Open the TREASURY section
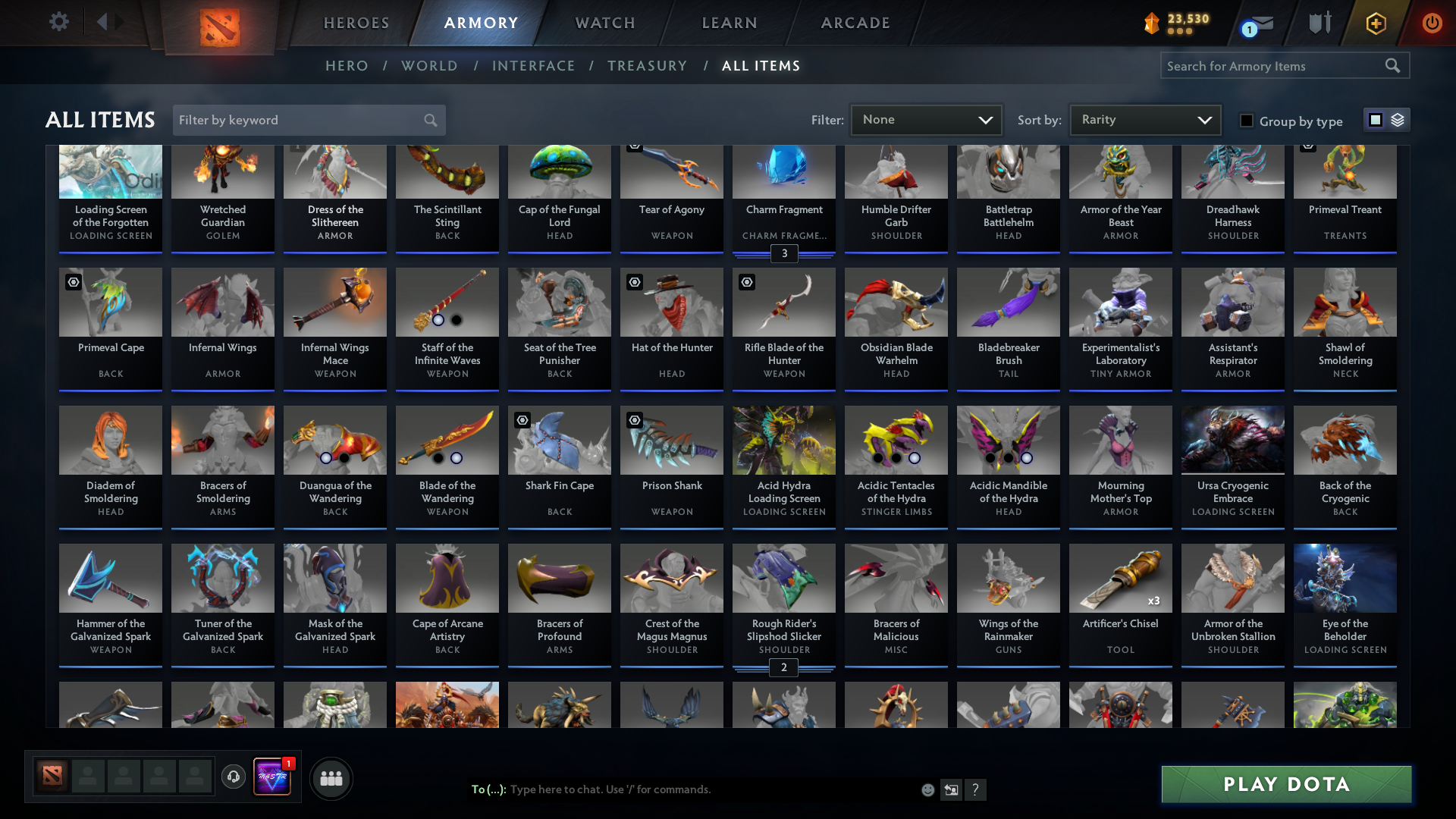The image size is (1456, 819). 647,65
